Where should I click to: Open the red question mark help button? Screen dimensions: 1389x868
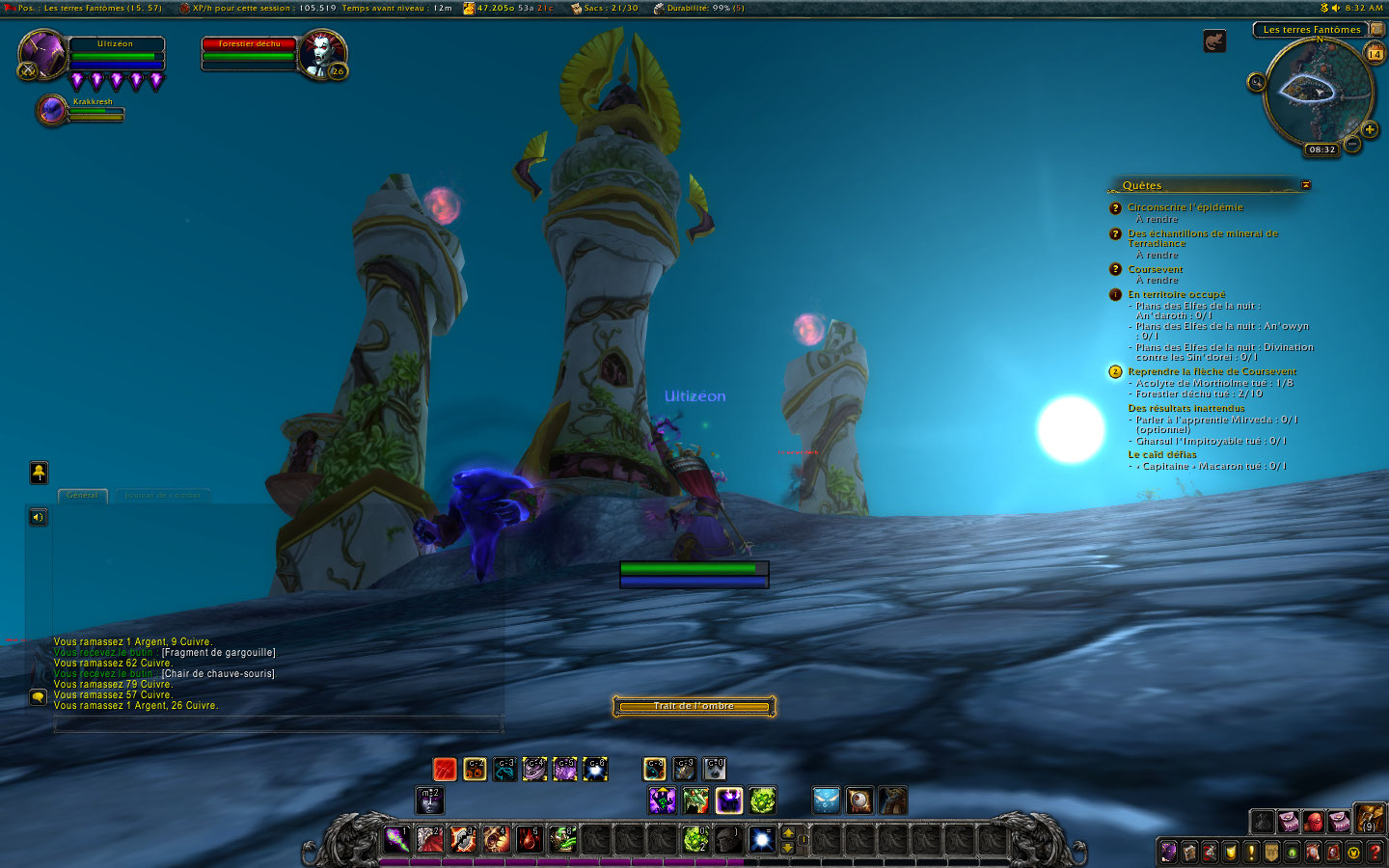[x=1375, y=853]
